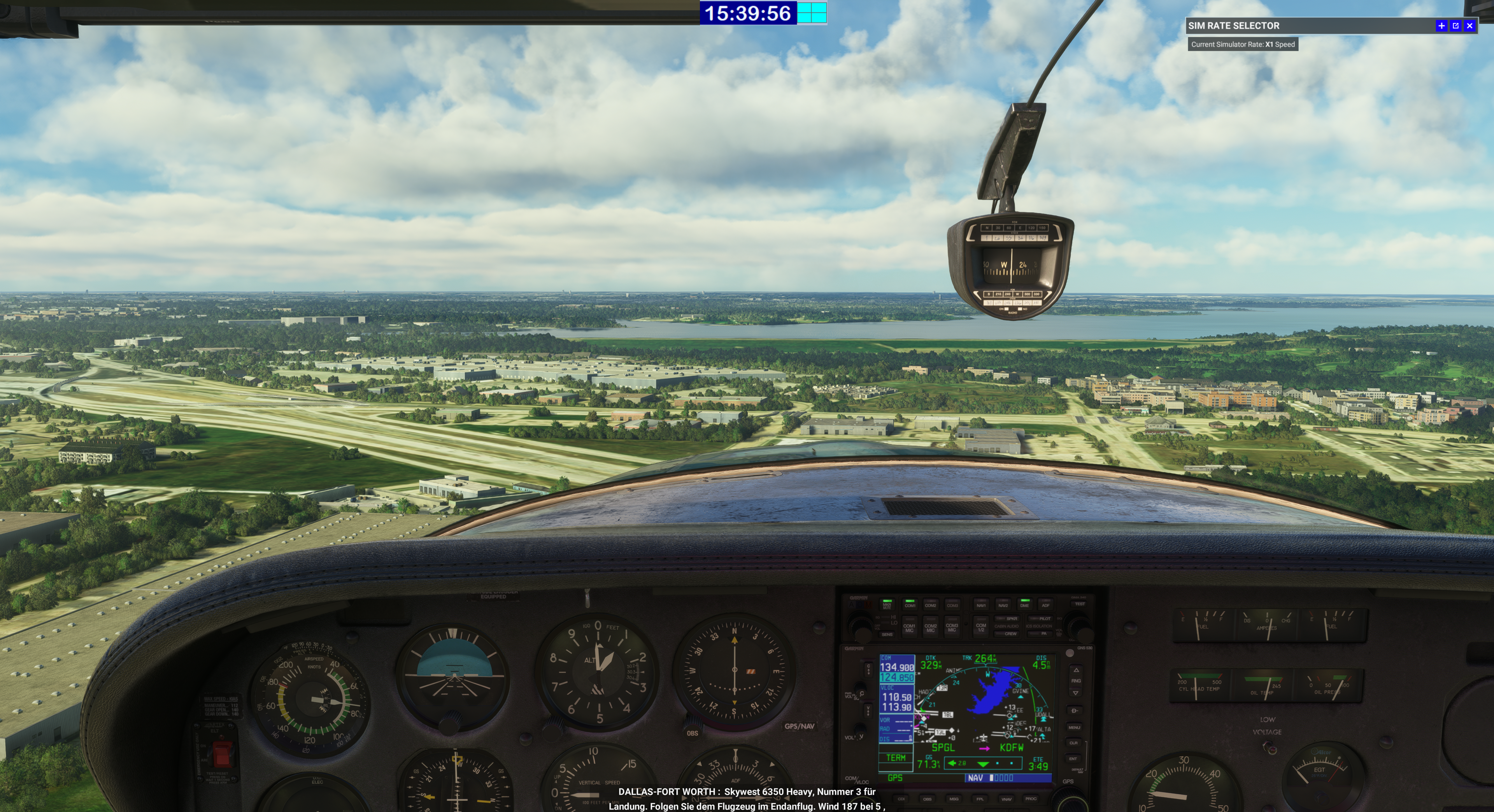Viewport: 1494px width, 812px height.
Task: Show GPS messages with the MSG button
Action: click(954, 799)
